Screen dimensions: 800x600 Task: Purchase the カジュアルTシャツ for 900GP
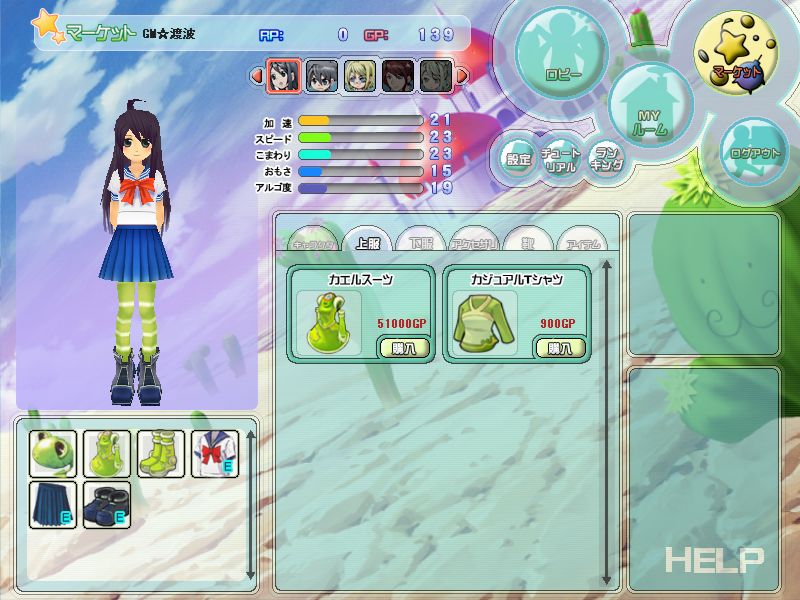click(x=554, y=347)
